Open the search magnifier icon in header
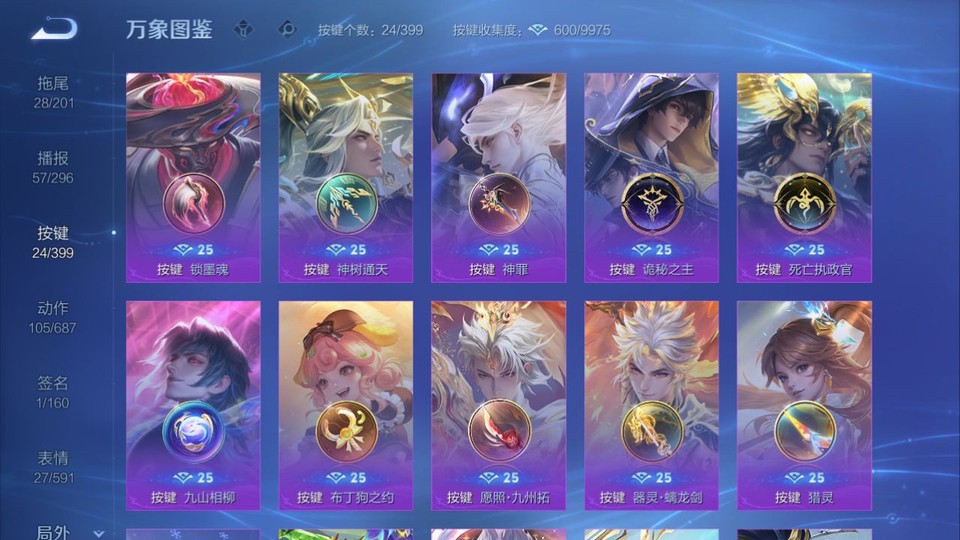Screen dimensions: 960x540 click(x=287, y=29)
